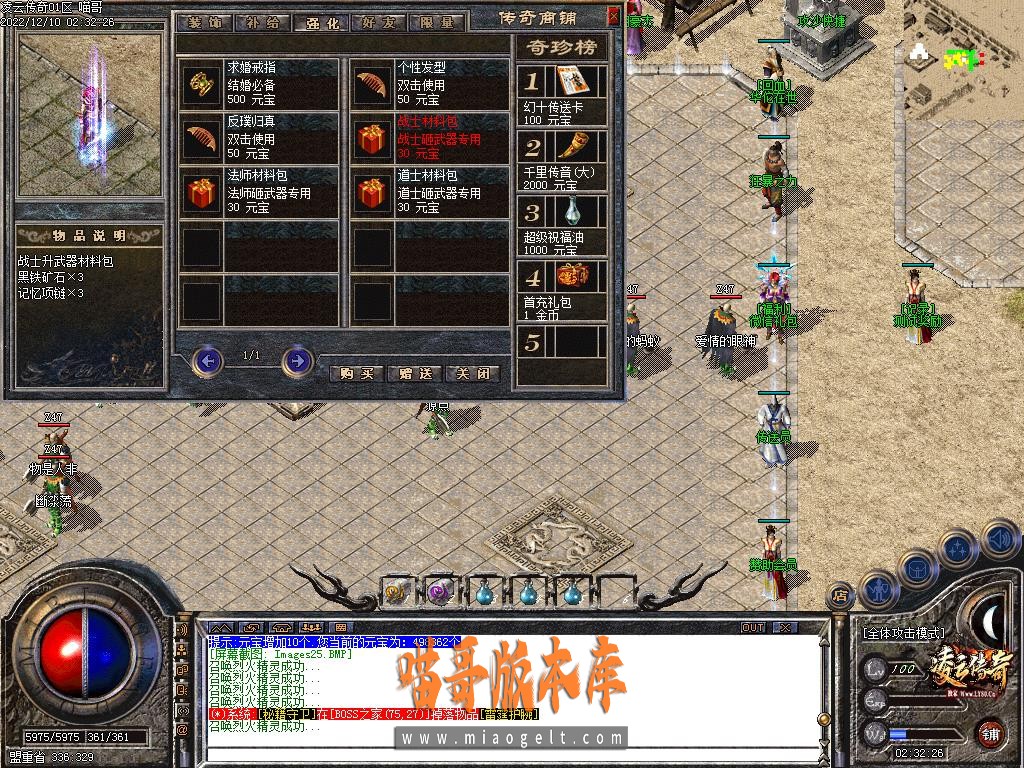This screenshot has width=1024, height=768.
Task: Go to the next shop page arrow
Action: [297, 360]
